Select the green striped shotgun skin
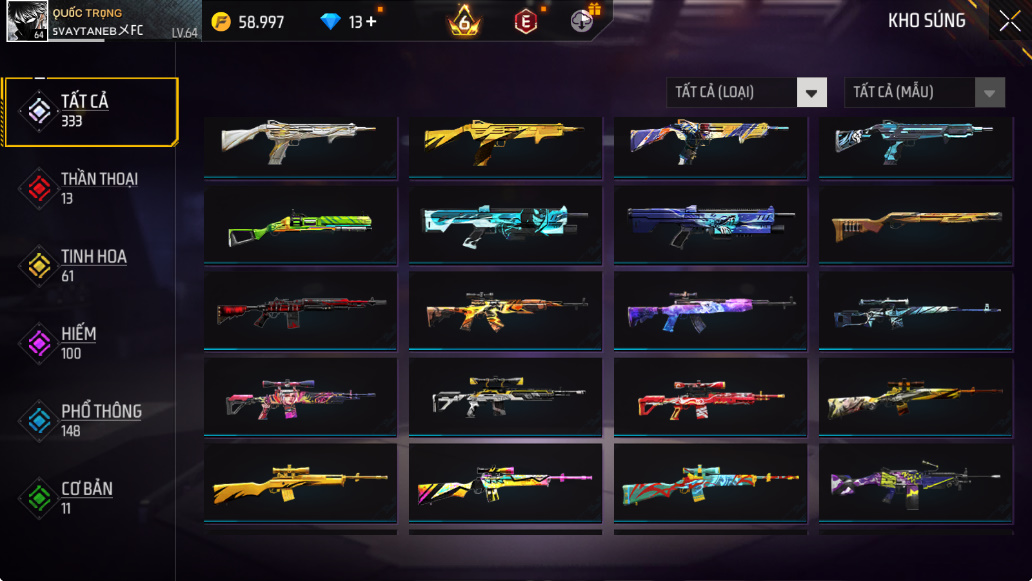The image size is (1032, 581). tap(300, 226)
